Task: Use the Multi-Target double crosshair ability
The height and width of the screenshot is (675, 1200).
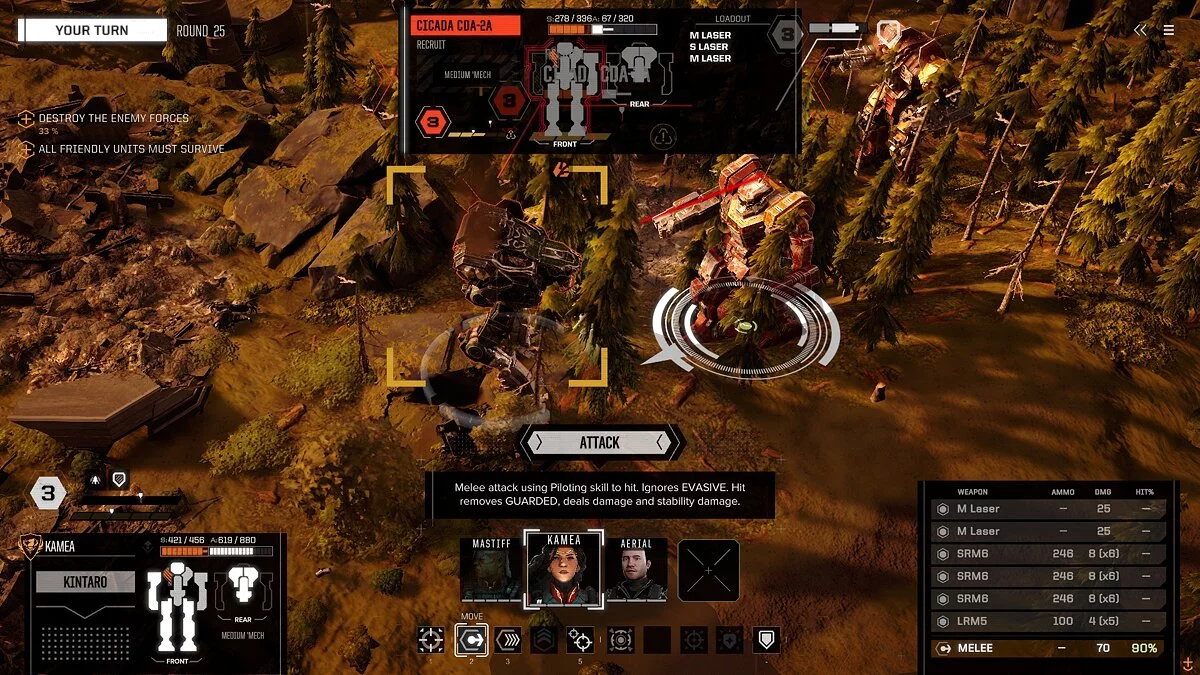Action: click(580, 640)
